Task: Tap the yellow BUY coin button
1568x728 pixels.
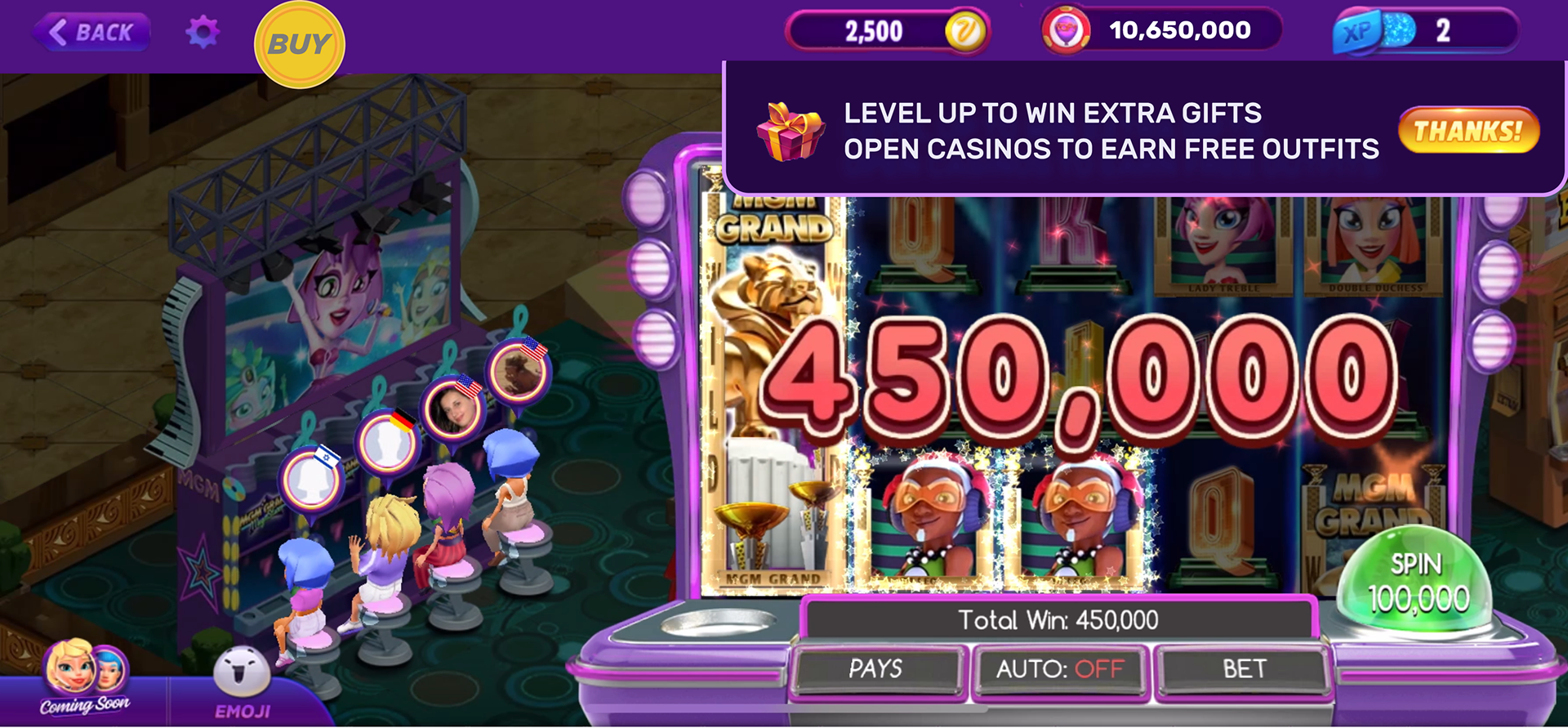Action: [x=299, y=44]
